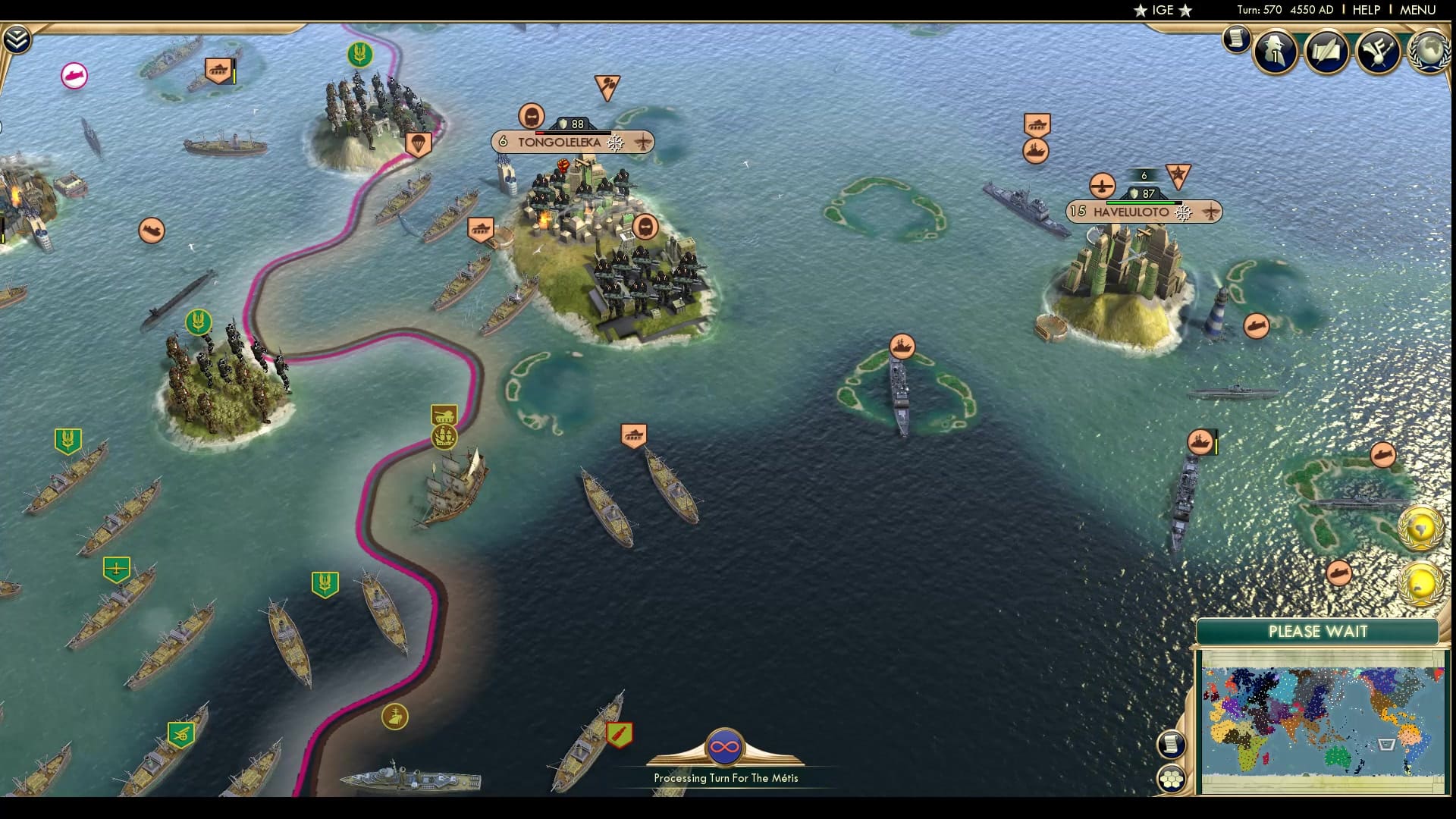The width and height of the screenshot is (1456, 819).
Task: Click HELP in the top bar
Action: point(1365,11)
